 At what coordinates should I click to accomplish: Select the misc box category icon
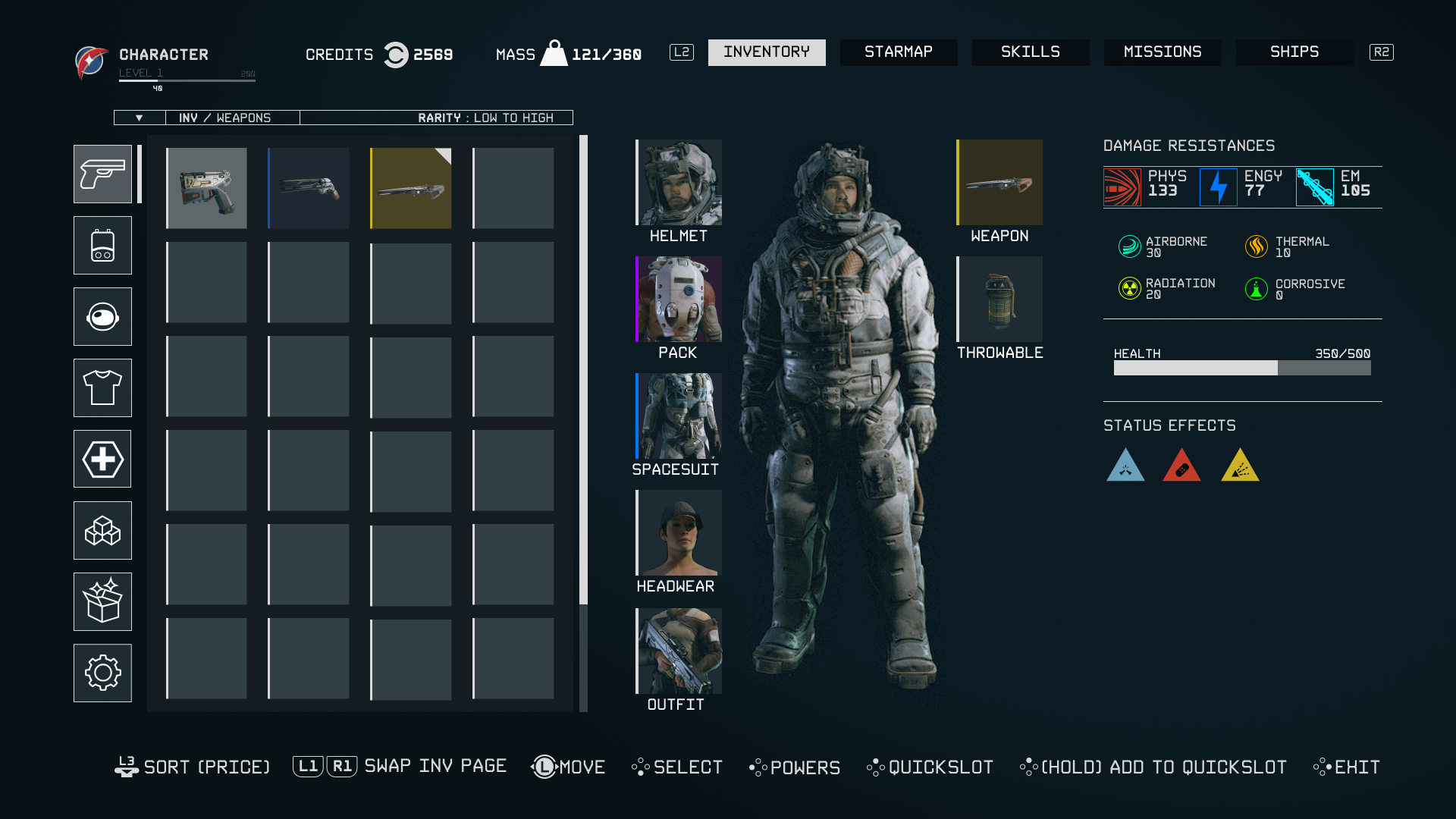[102, 601]
